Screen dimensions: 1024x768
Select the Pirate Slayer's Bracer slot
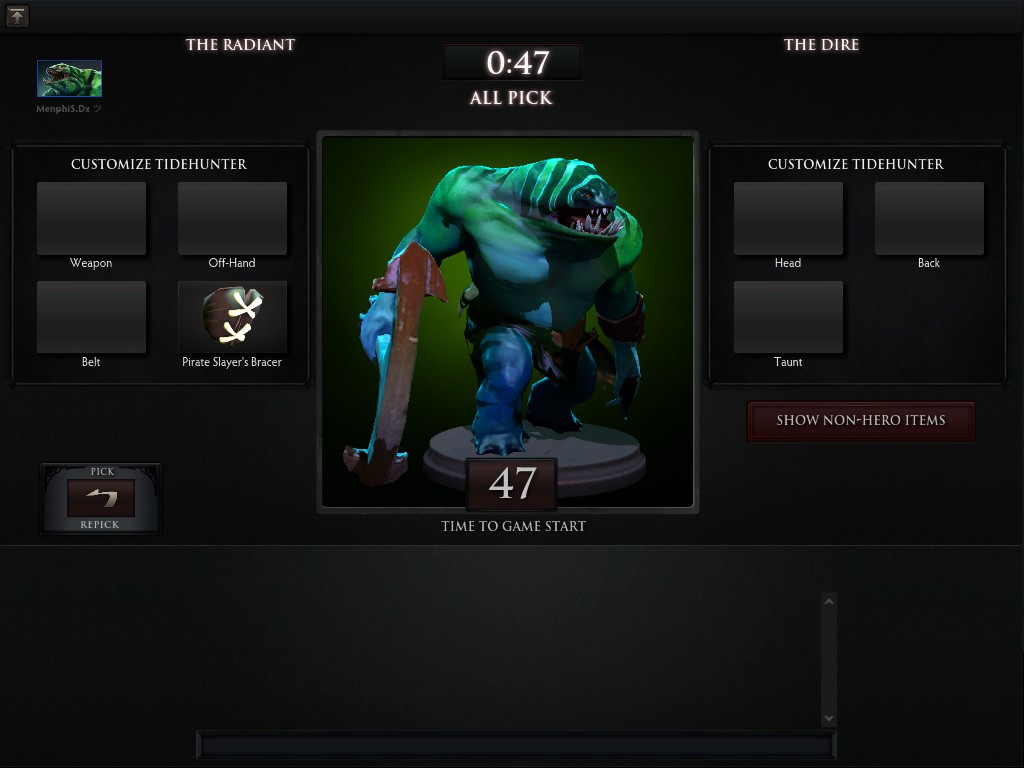coord(232,317)
